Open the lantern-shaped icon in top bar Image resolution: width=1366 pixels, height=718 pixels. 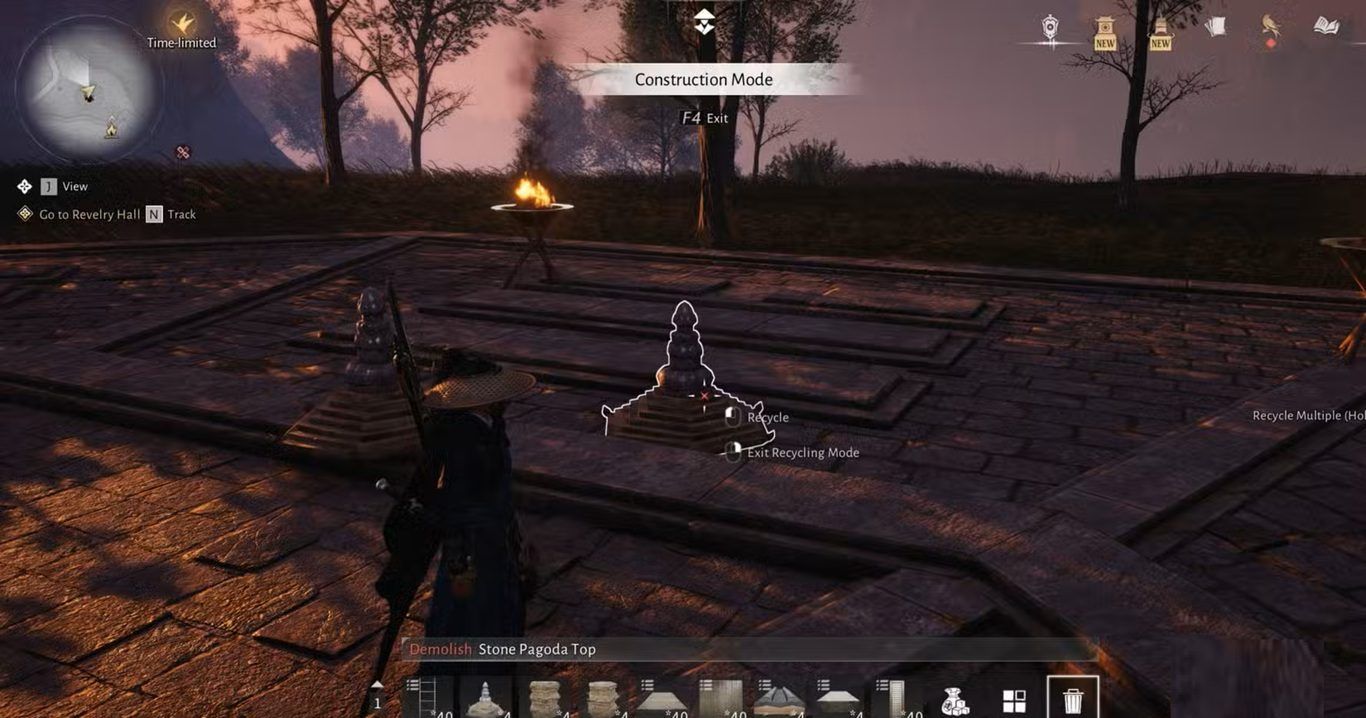1050,27
